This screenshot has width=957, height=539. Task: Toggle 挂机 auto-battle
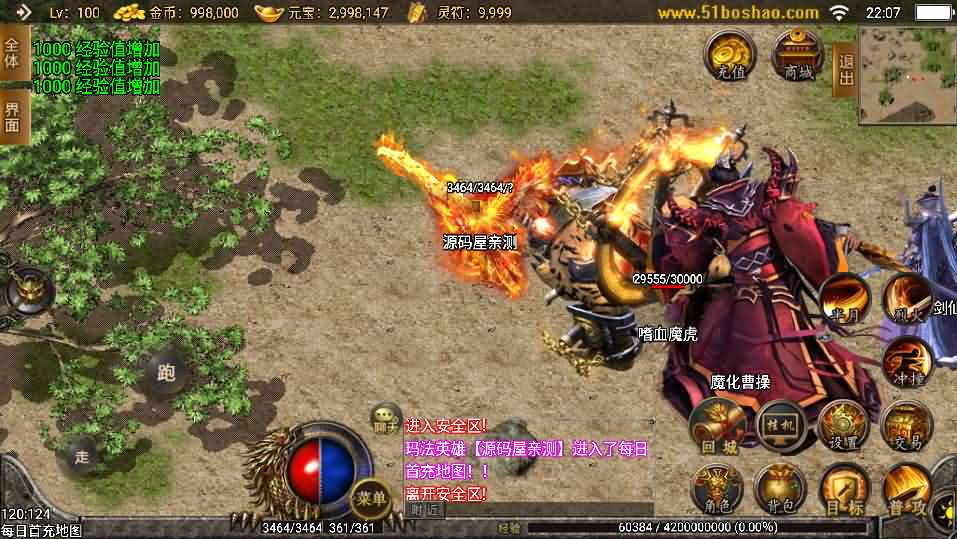point(781,427)
